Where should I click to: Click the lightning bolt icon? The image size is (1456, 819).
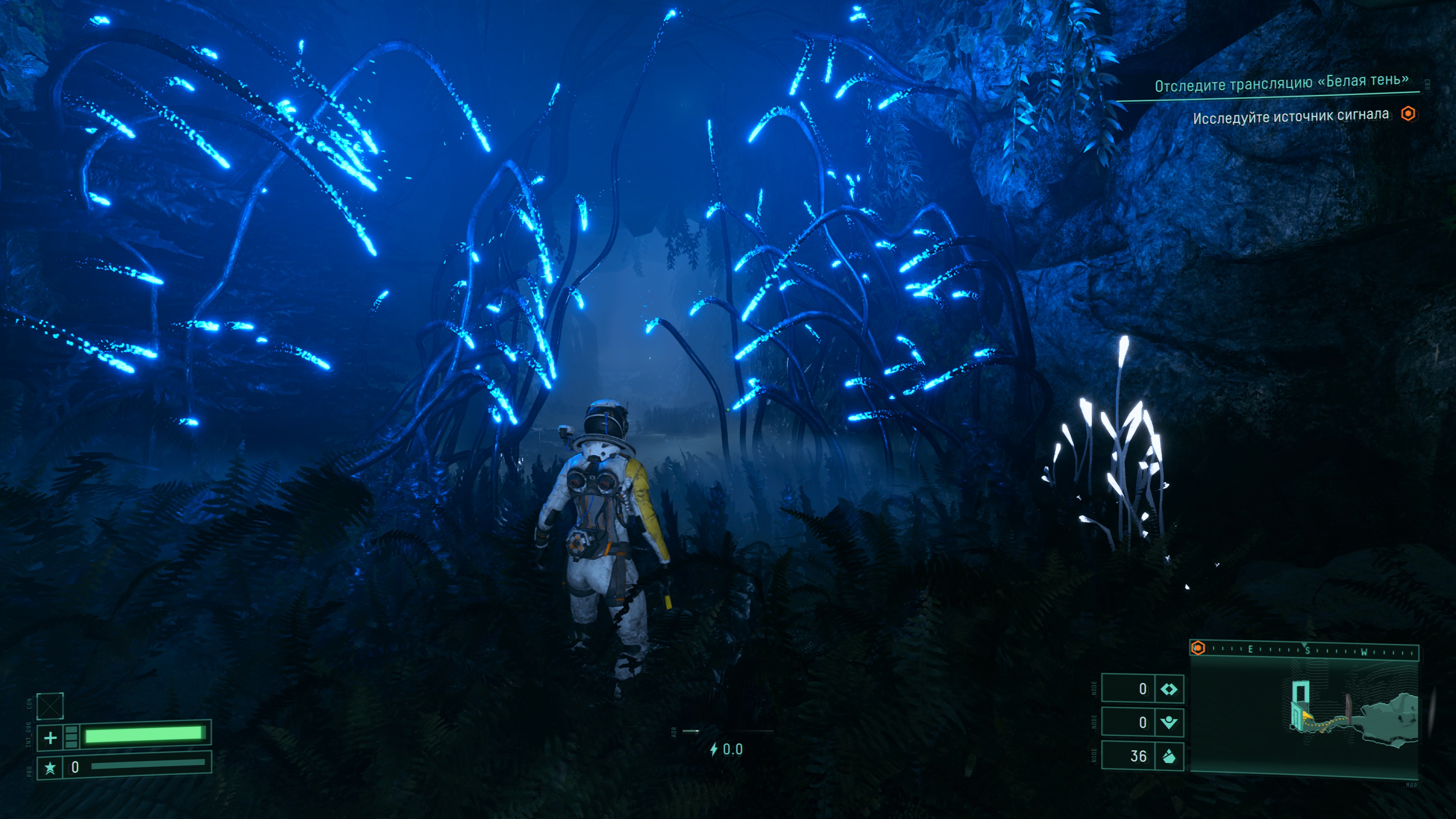coord(714,749)
